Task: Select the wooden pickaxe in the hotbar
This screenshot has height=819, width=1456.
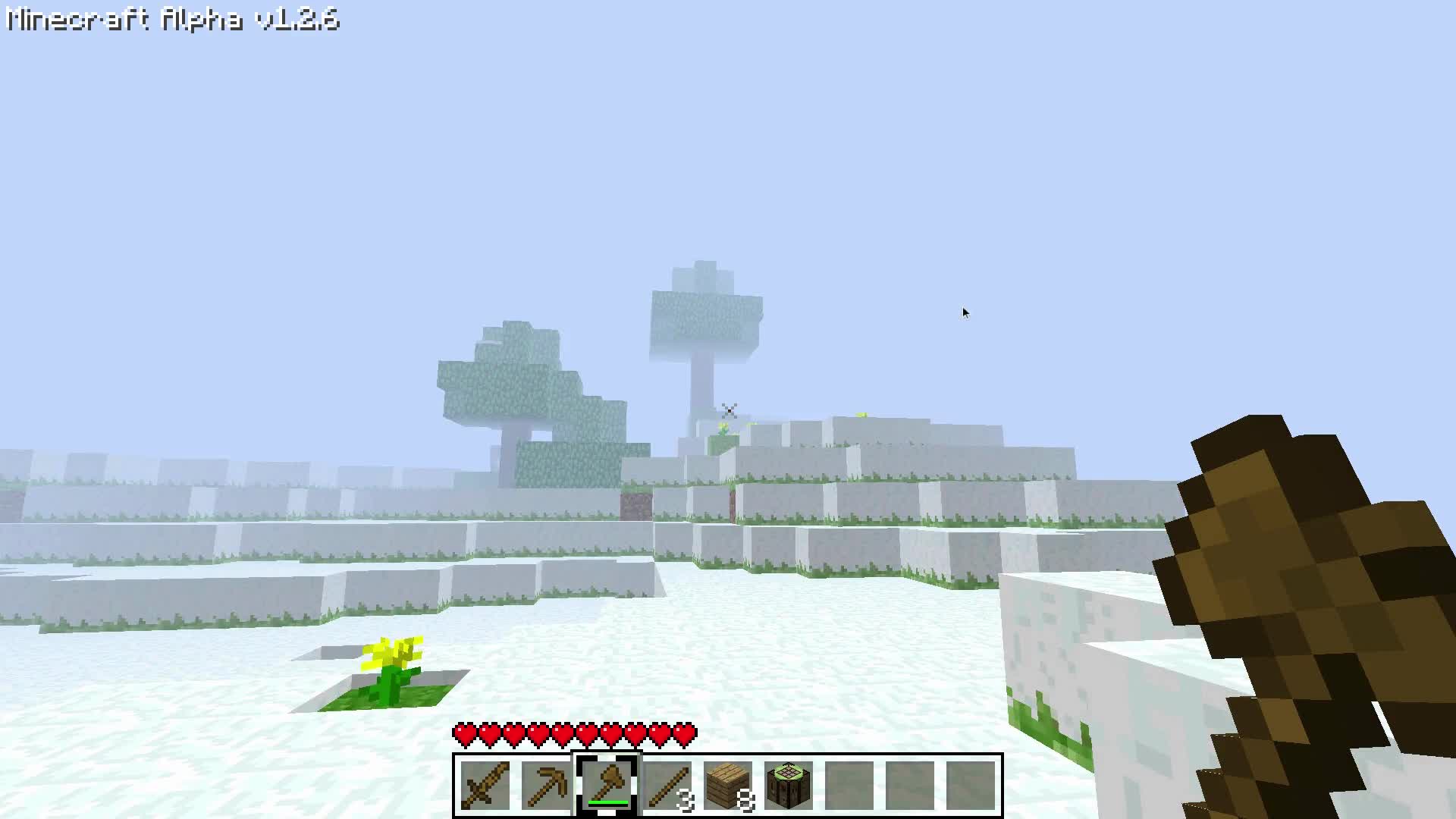Action: pos(546,786)
